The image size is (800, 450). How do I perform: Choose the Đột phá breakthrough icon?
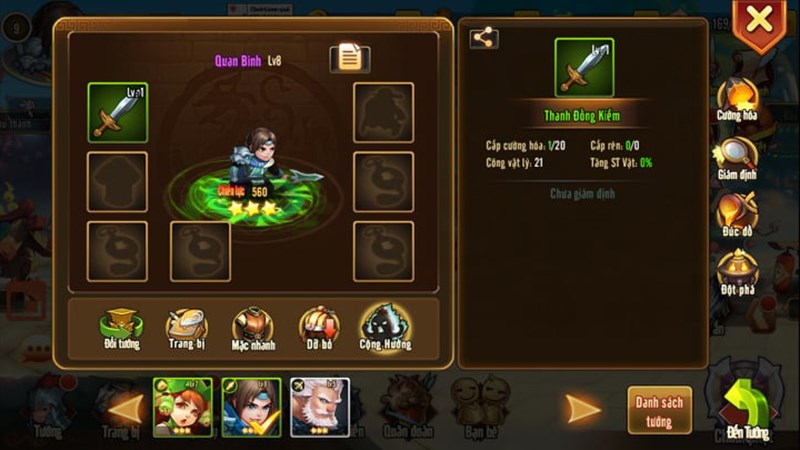tap(736, 270)
